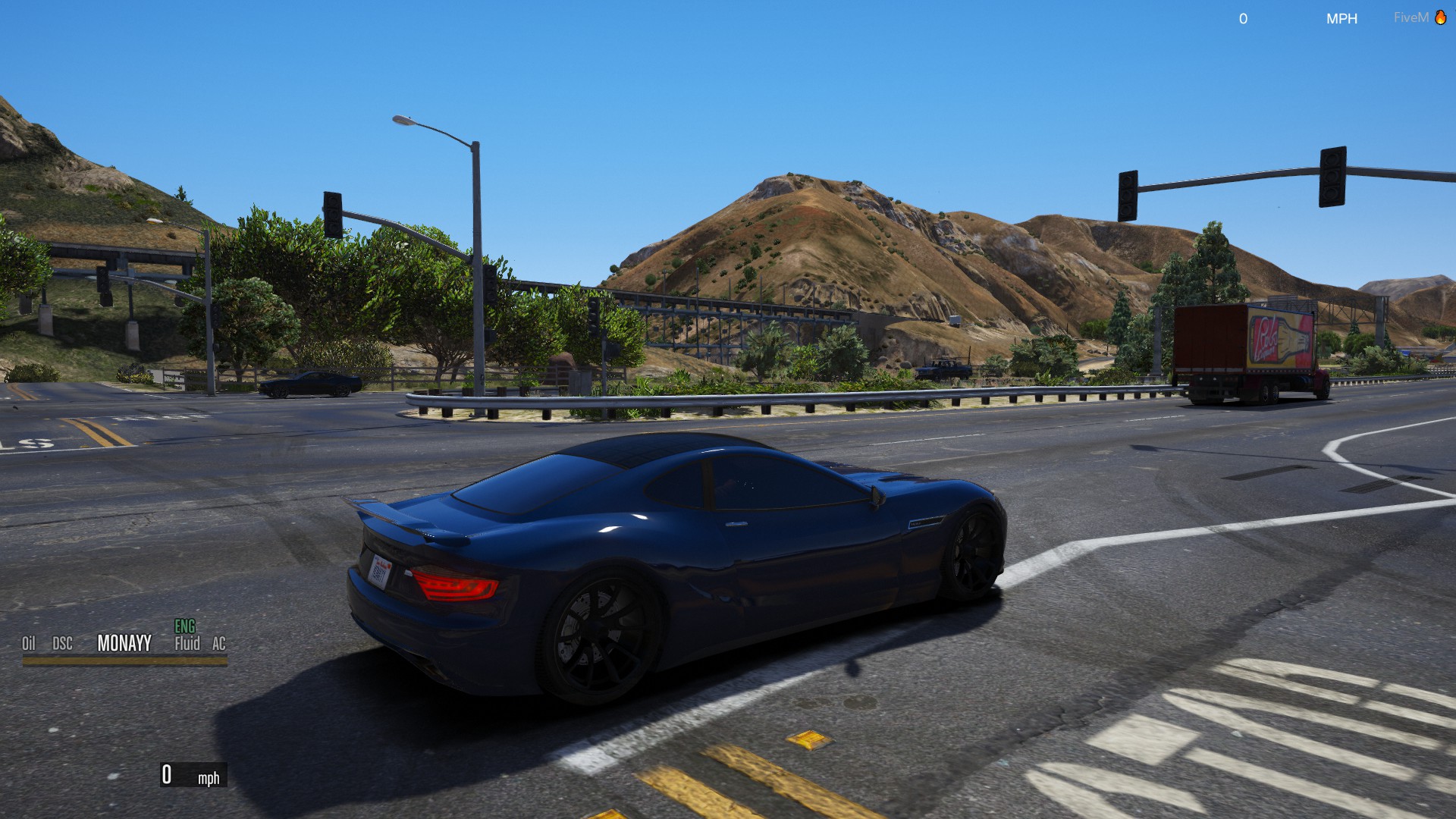Click the AC indicator label

[219, 644]
